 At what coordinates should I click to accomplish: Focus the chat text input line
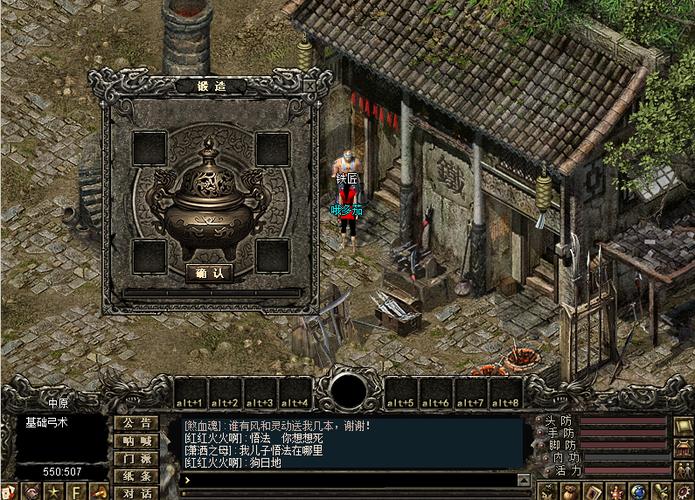tap(350, 481)
